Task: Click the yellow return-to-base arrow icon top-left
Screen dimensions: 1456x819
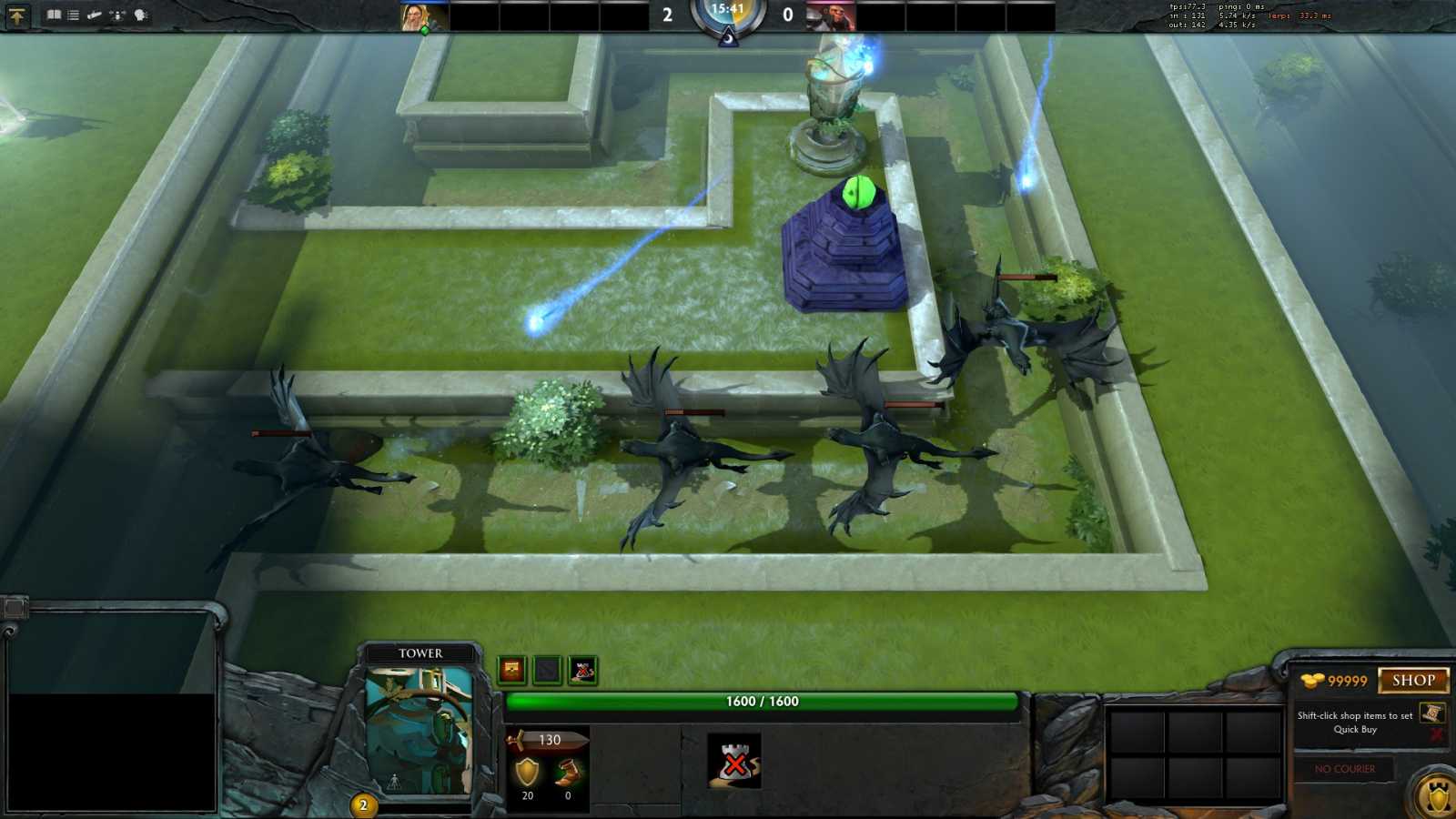Action: (17, 15)
